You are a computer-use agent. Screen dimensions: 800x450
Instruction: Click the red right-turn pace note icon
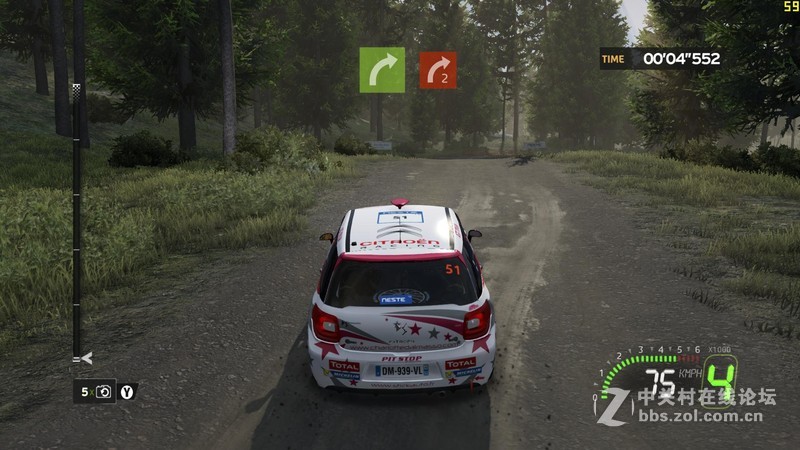coord(438,70)
